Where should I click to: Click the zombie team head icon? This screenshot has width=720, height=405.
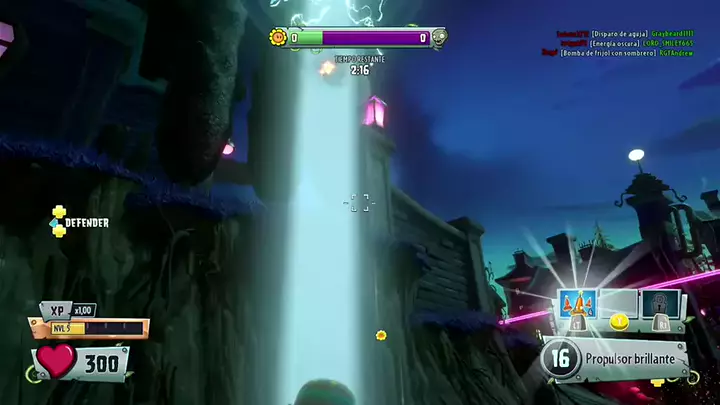(x=438, y=38)
